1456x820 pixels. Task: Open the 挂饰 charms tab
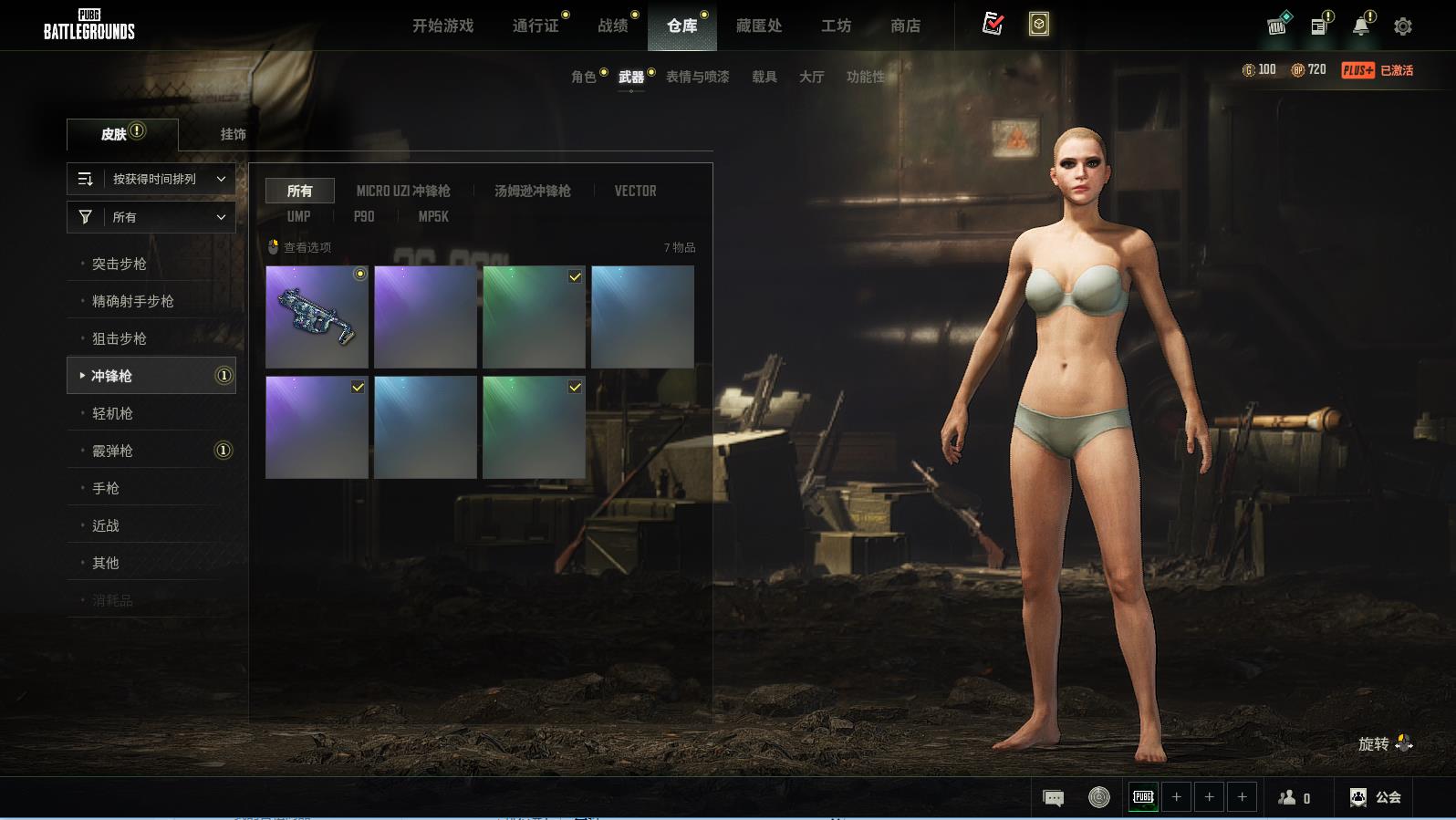pyautogui.click(x=233, y=134)
